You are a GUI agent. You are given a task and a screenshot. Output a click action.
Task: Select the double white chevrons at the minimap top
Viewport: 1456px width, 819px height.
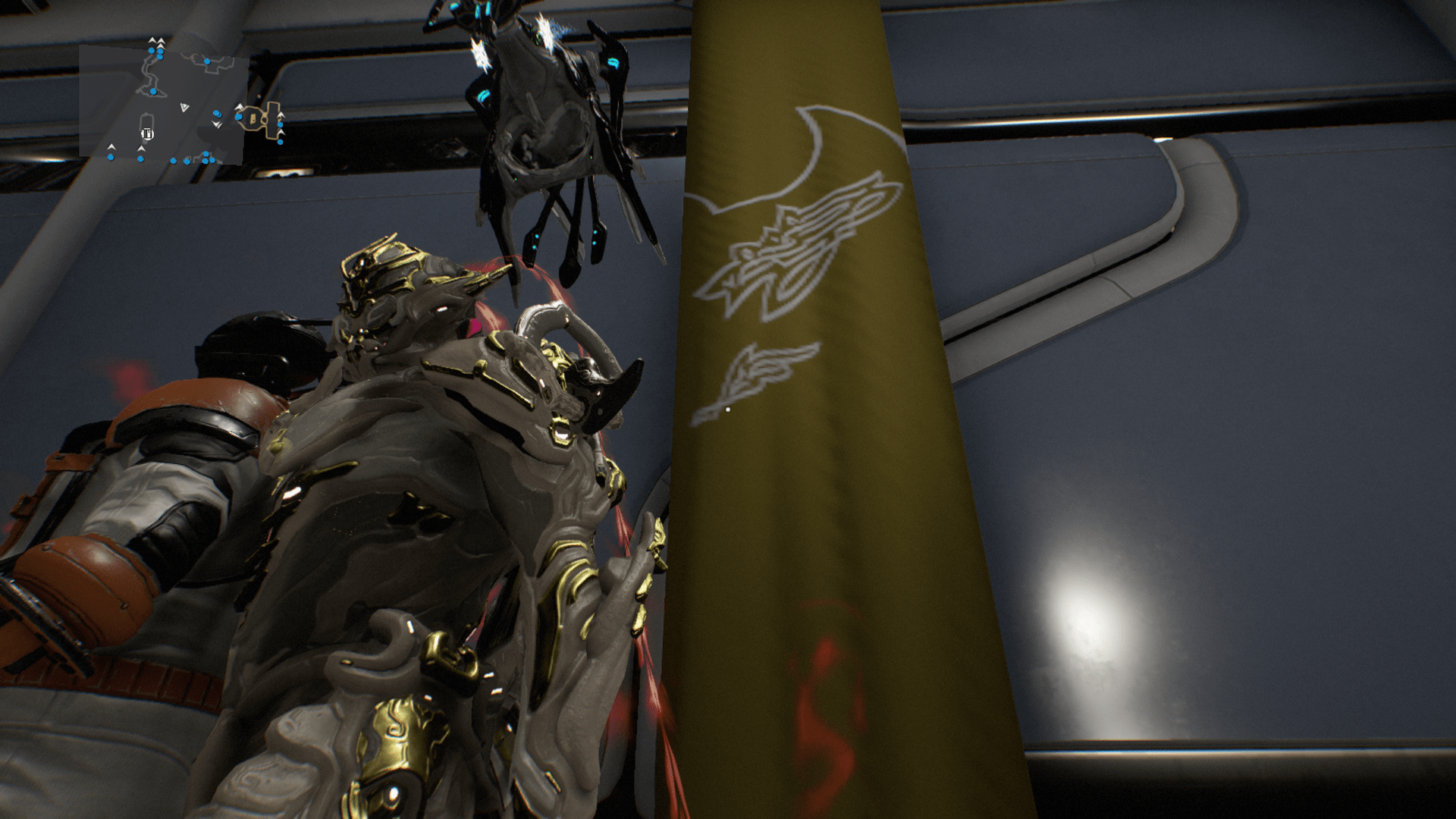coord(156,40)
